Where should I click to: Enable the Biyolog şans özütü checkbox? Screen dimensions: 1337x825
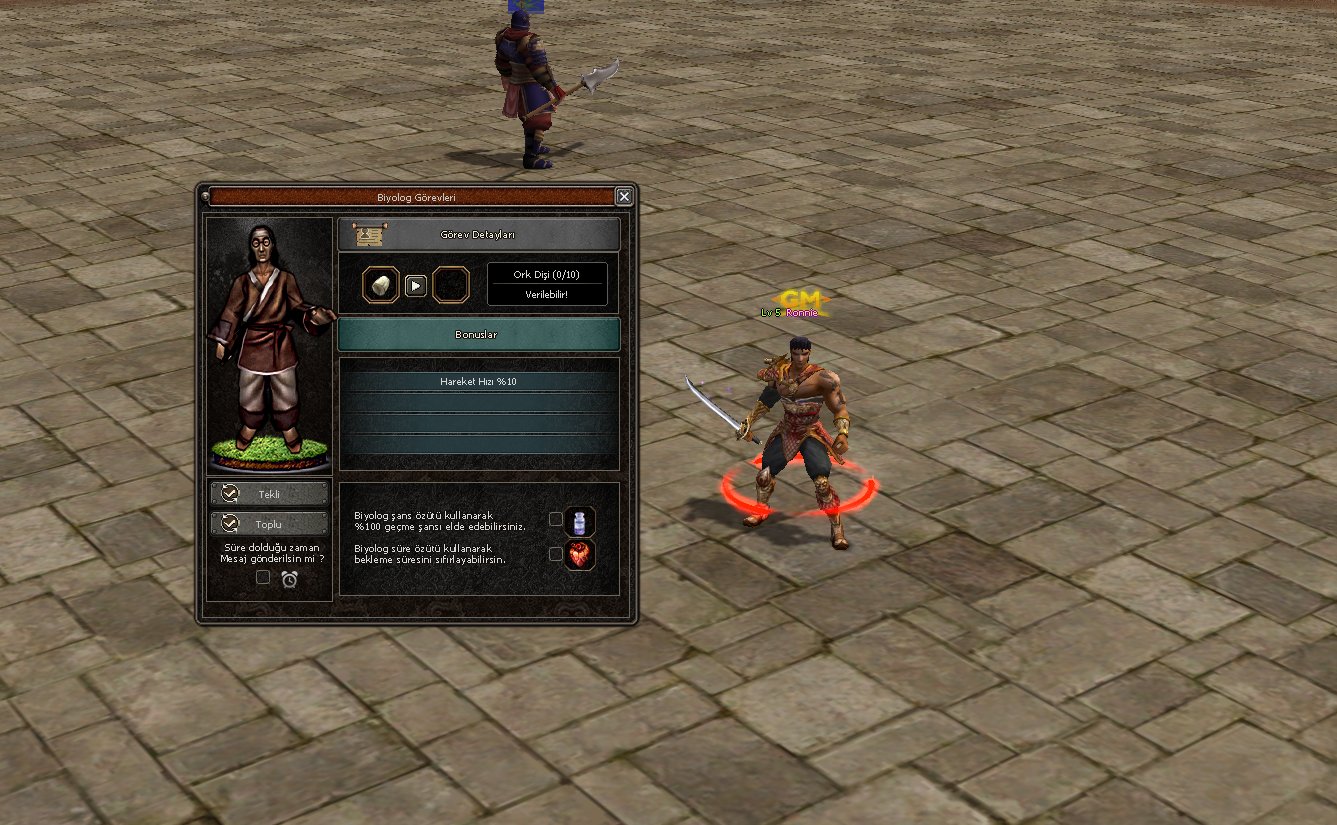click(556, 519)
